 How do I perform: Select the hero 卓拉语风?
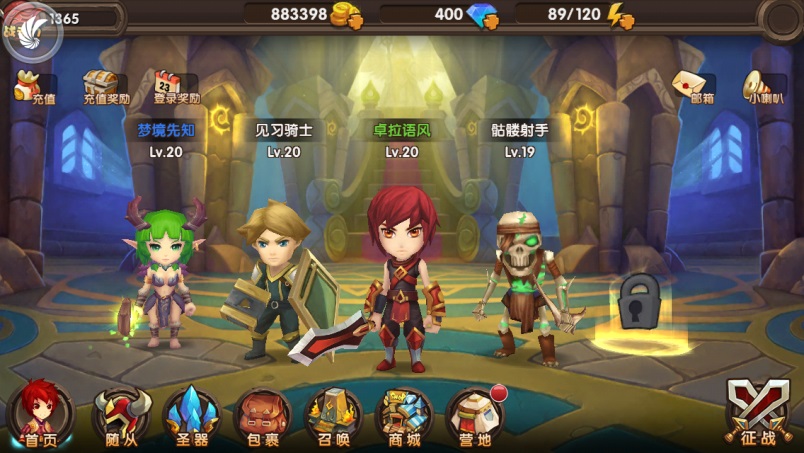(402, 280)
